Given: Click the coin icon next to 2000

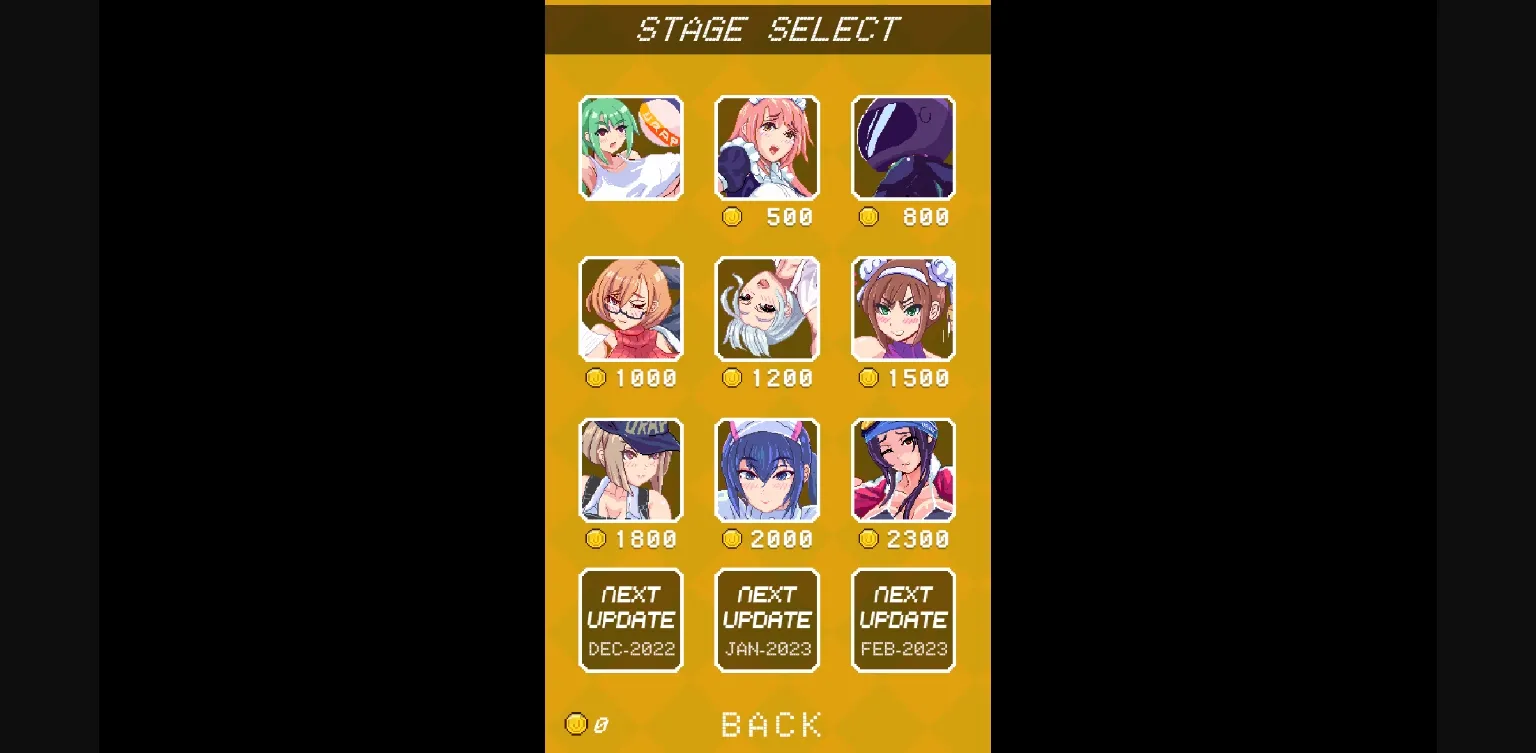Looking at the screenshot, I should [732, 539].
